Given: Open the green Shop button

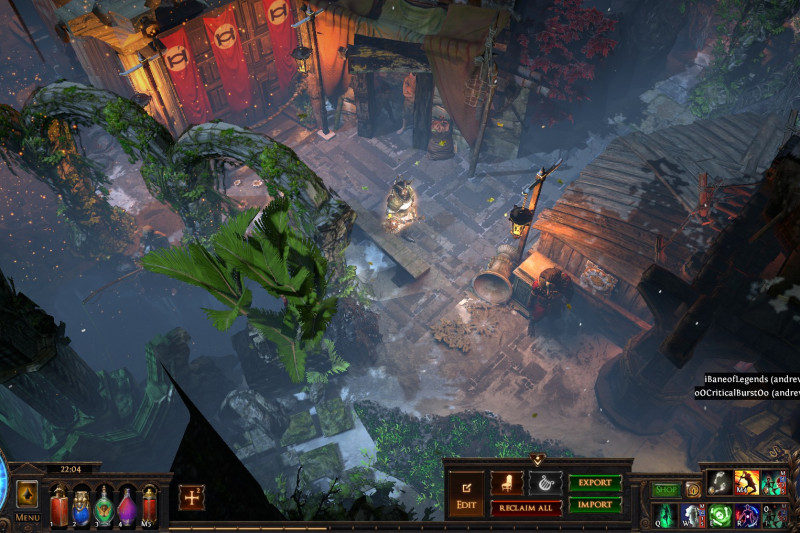Looking at the screenshot, I should [x=666, y=490].
